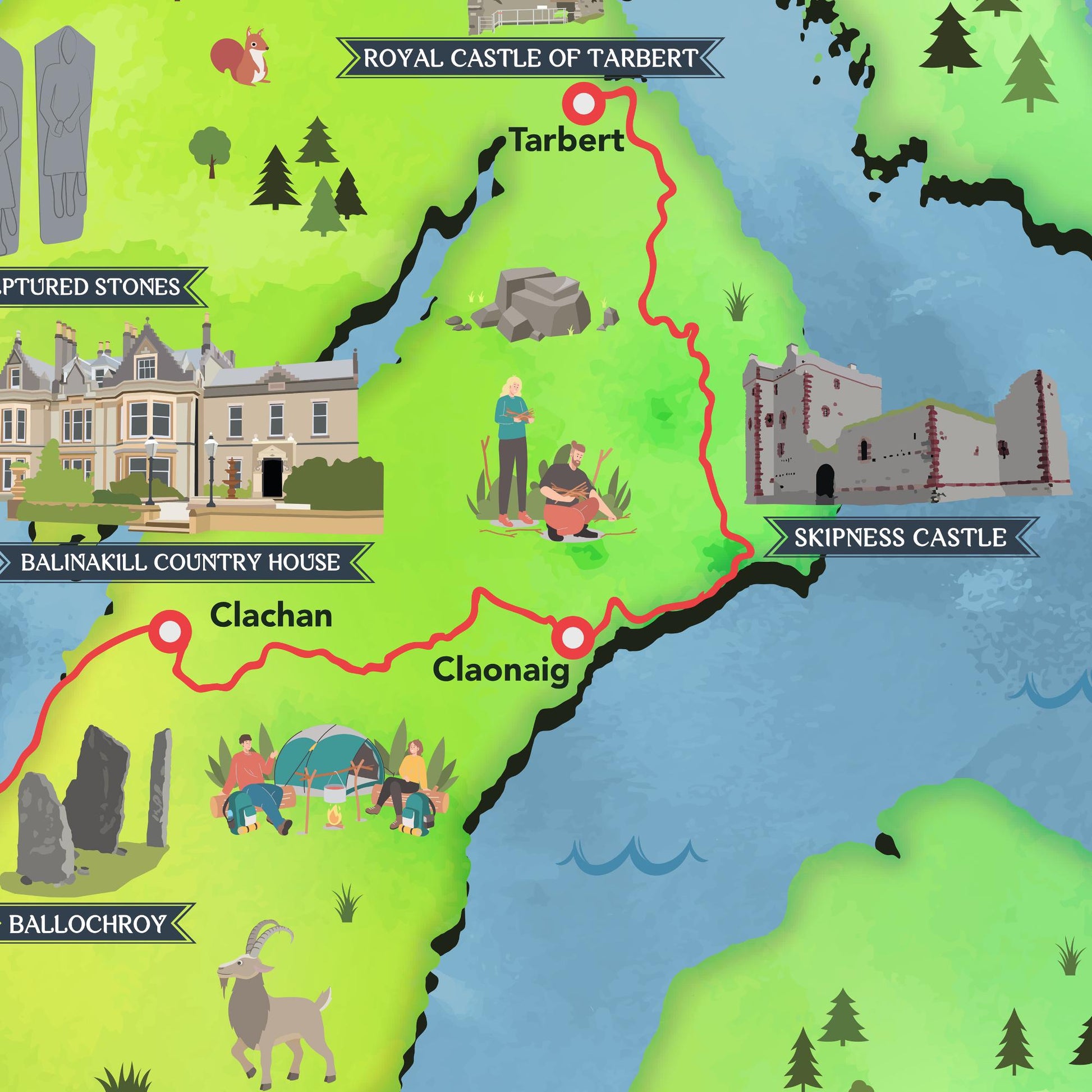1092x1092 pixels.
Task: Click the Balinakill Country House banner
Action: pyautogui.click(x=180, y=562)
